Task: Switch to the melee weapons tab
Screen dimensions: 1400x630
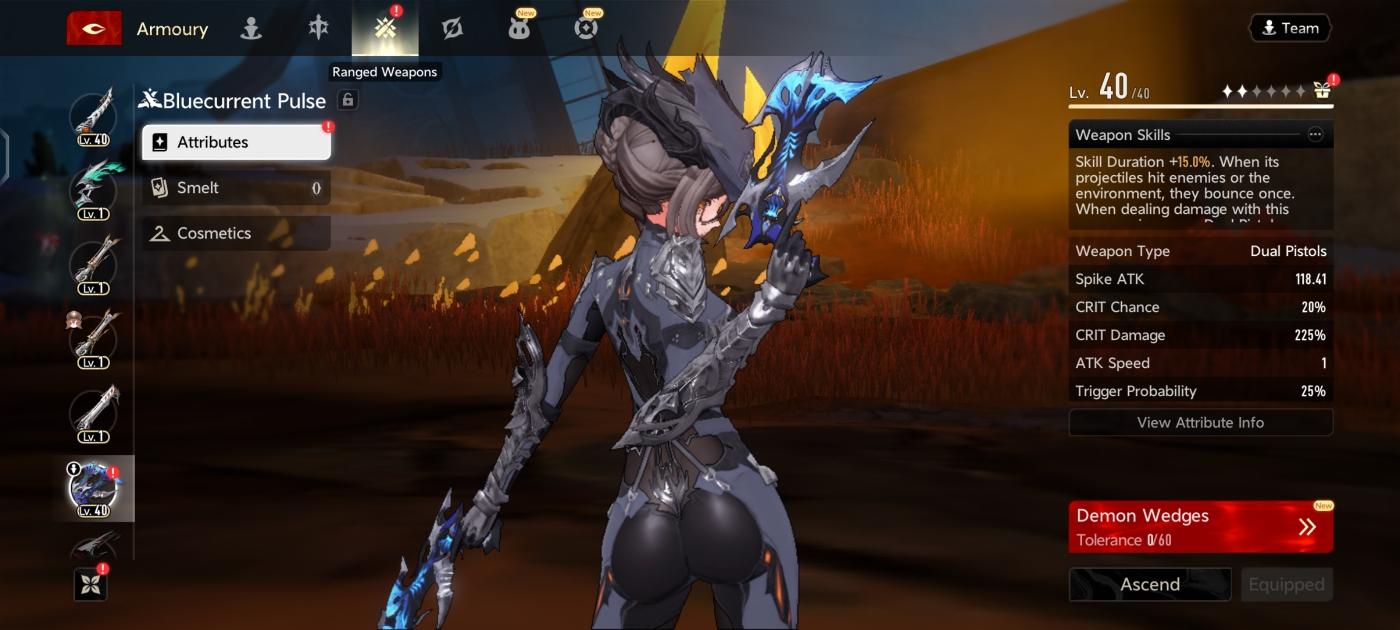Action: pyautogui.click(x=318, y=28)
